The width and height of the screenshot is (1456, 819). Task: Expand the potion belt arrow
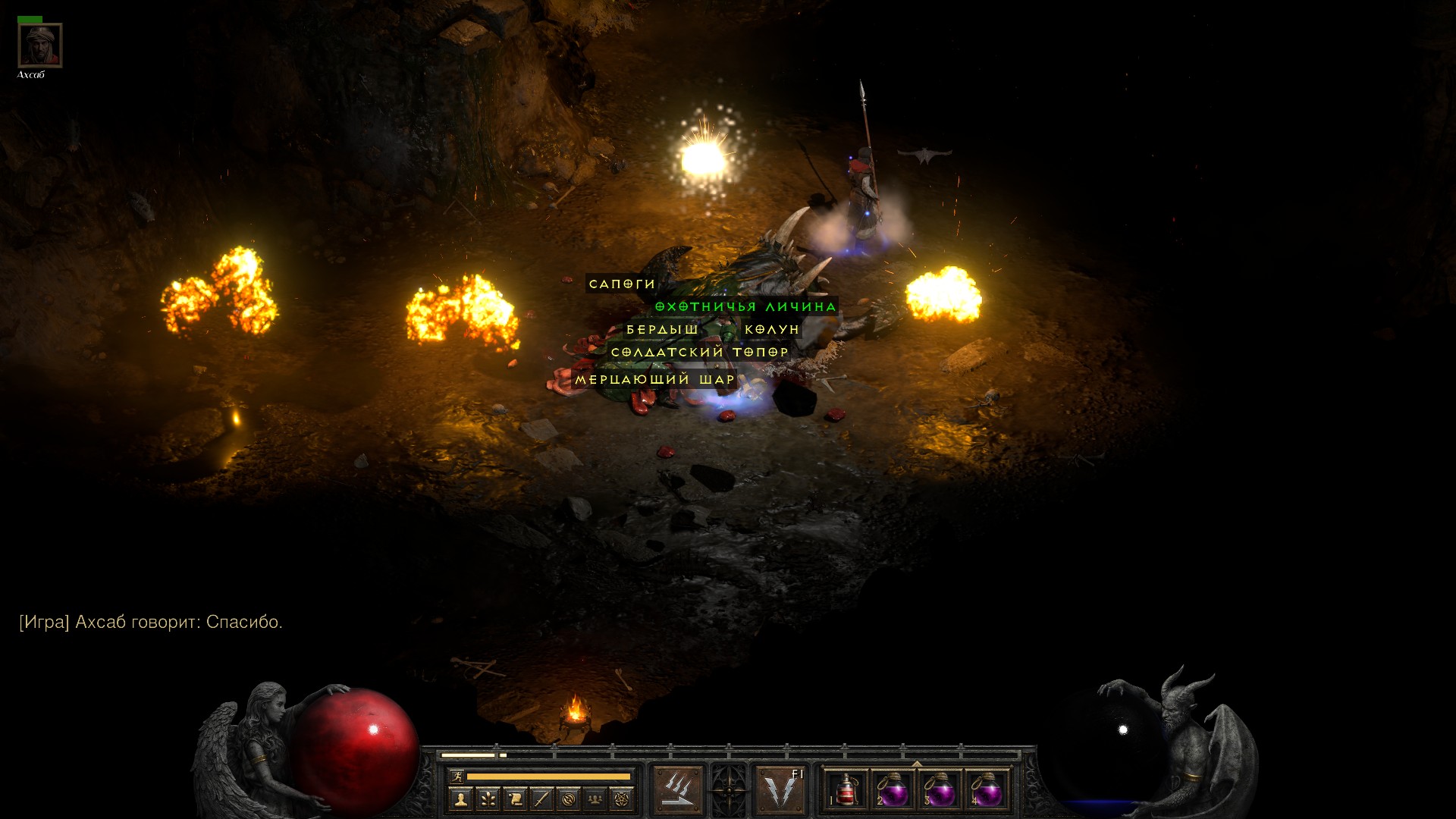pos(917,764)
